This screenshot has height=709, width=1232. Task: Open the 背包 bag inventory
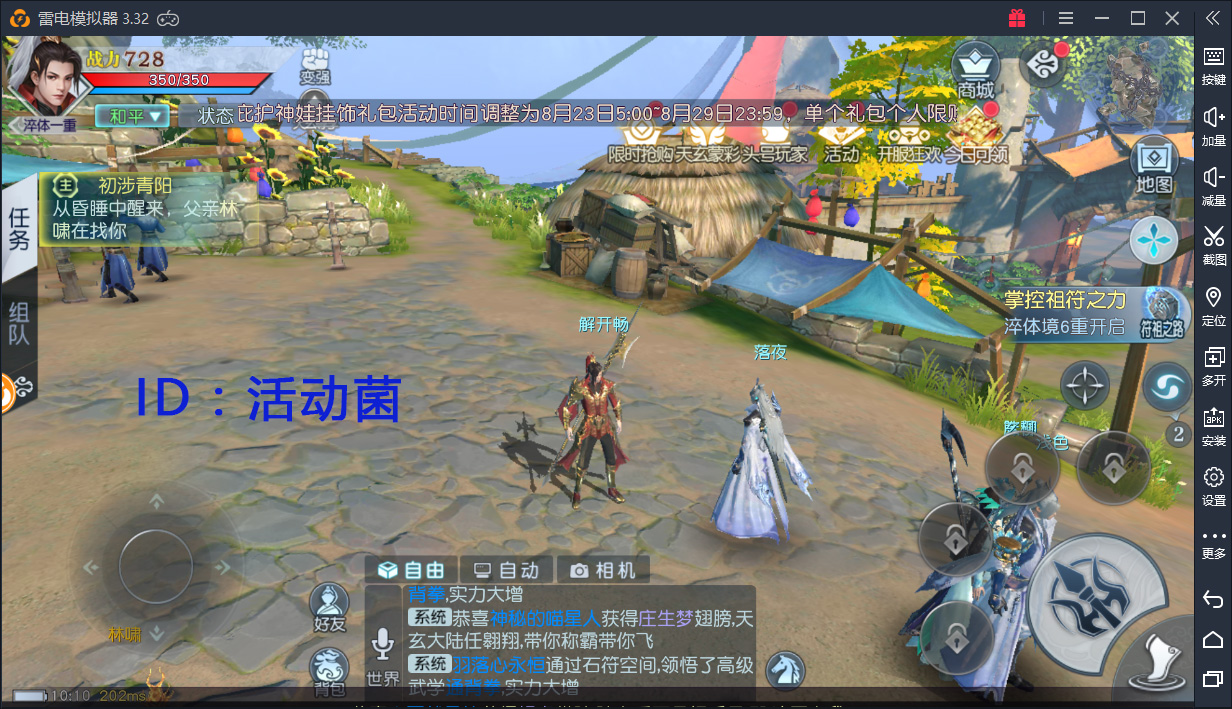coord(329,669)
